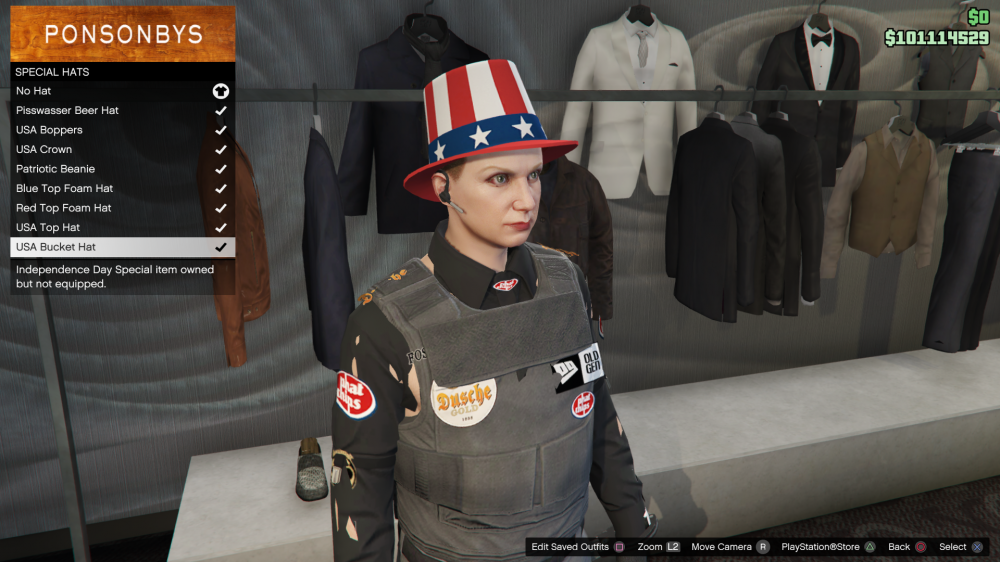Select the highlighted USA Bucket Hat row
The height and width of the screenshot is (562, 1000).
click(122, 247)
